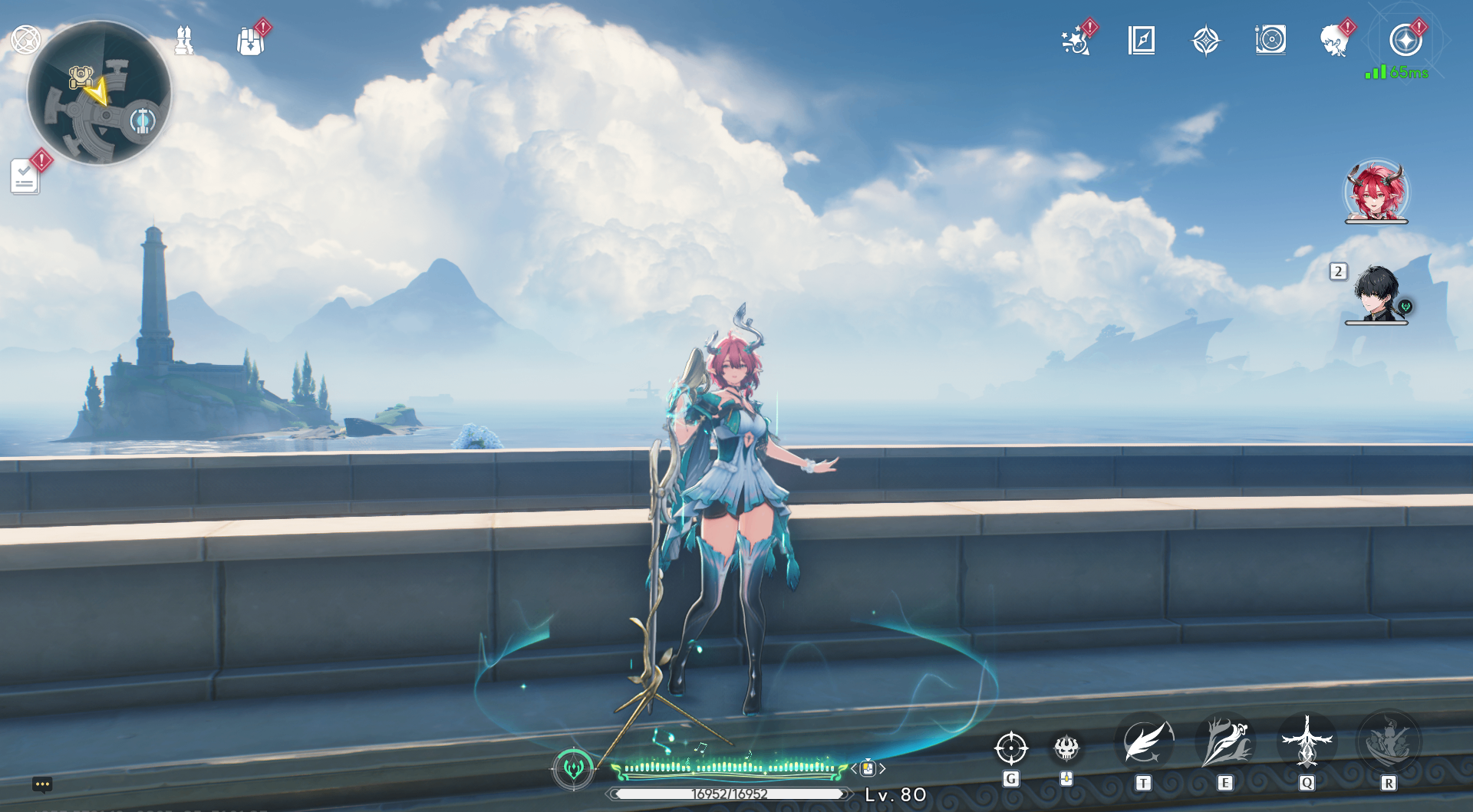This screenshot has height=812, width=1473.
Task: Activate the resonance skill above E
Action: point(1225,743)
